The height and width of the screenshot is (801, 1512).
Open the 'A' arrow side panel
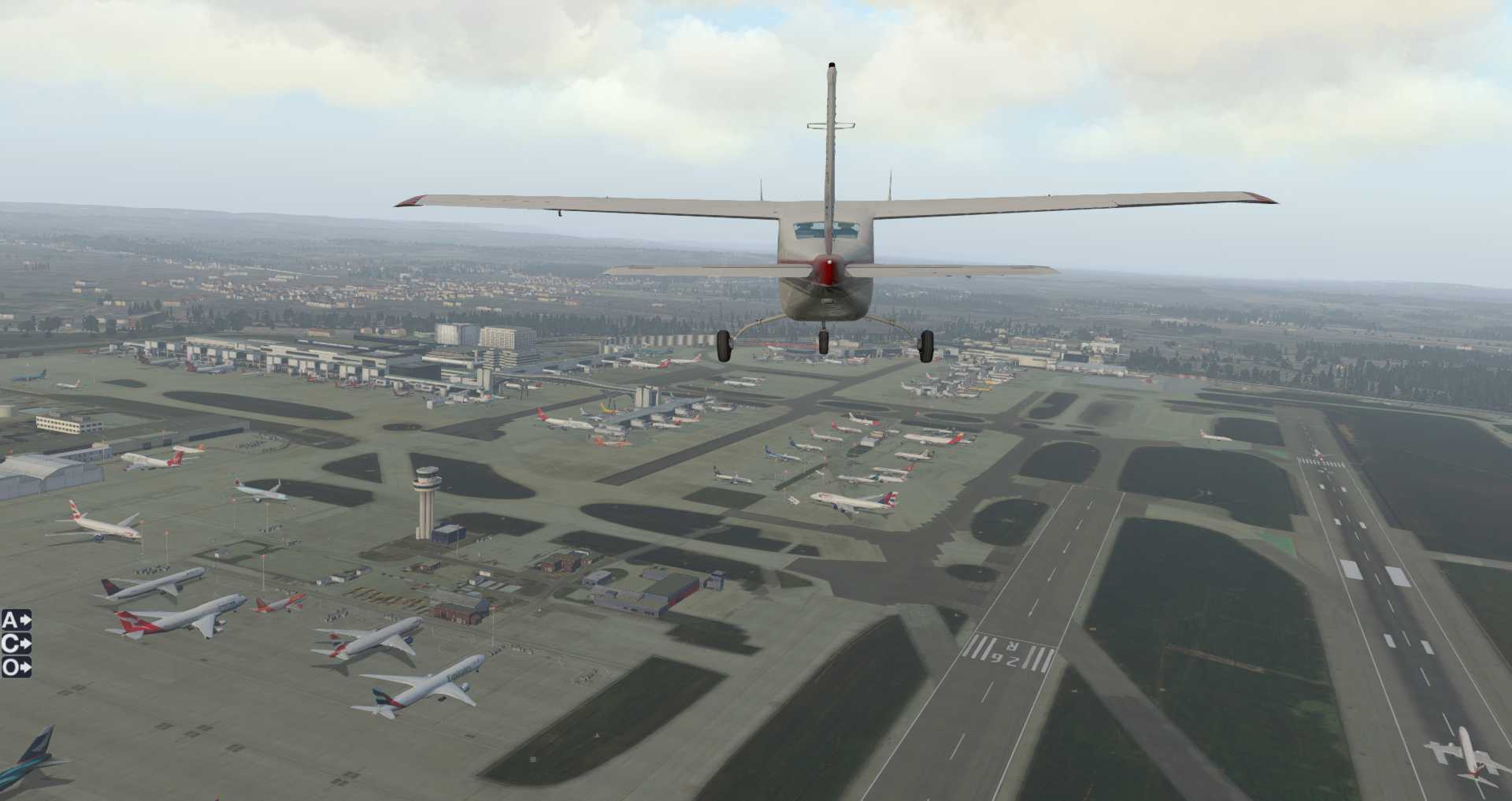pos(16,621)
